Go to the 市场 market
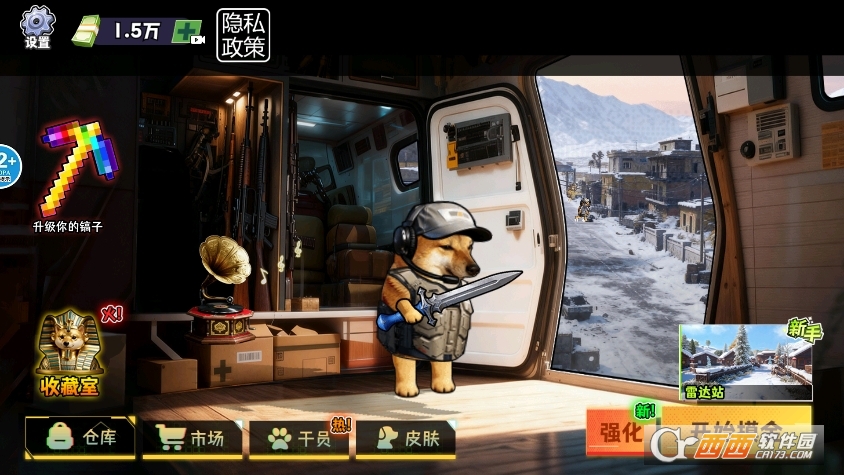Screen dimensions: 844x475 [191, 437]
